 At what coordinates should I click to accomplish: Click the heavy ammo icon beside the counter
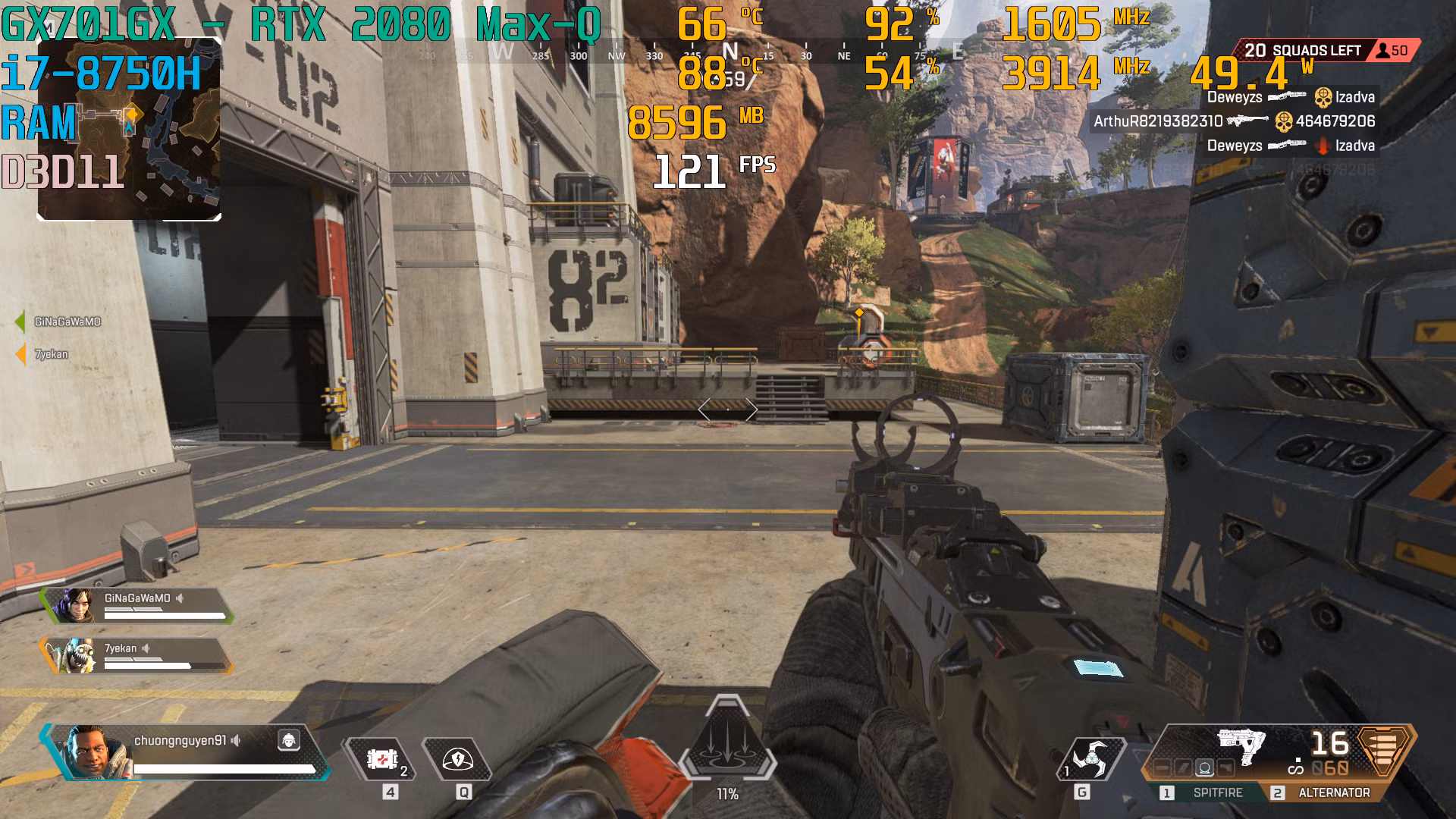tap(1382, 751)
